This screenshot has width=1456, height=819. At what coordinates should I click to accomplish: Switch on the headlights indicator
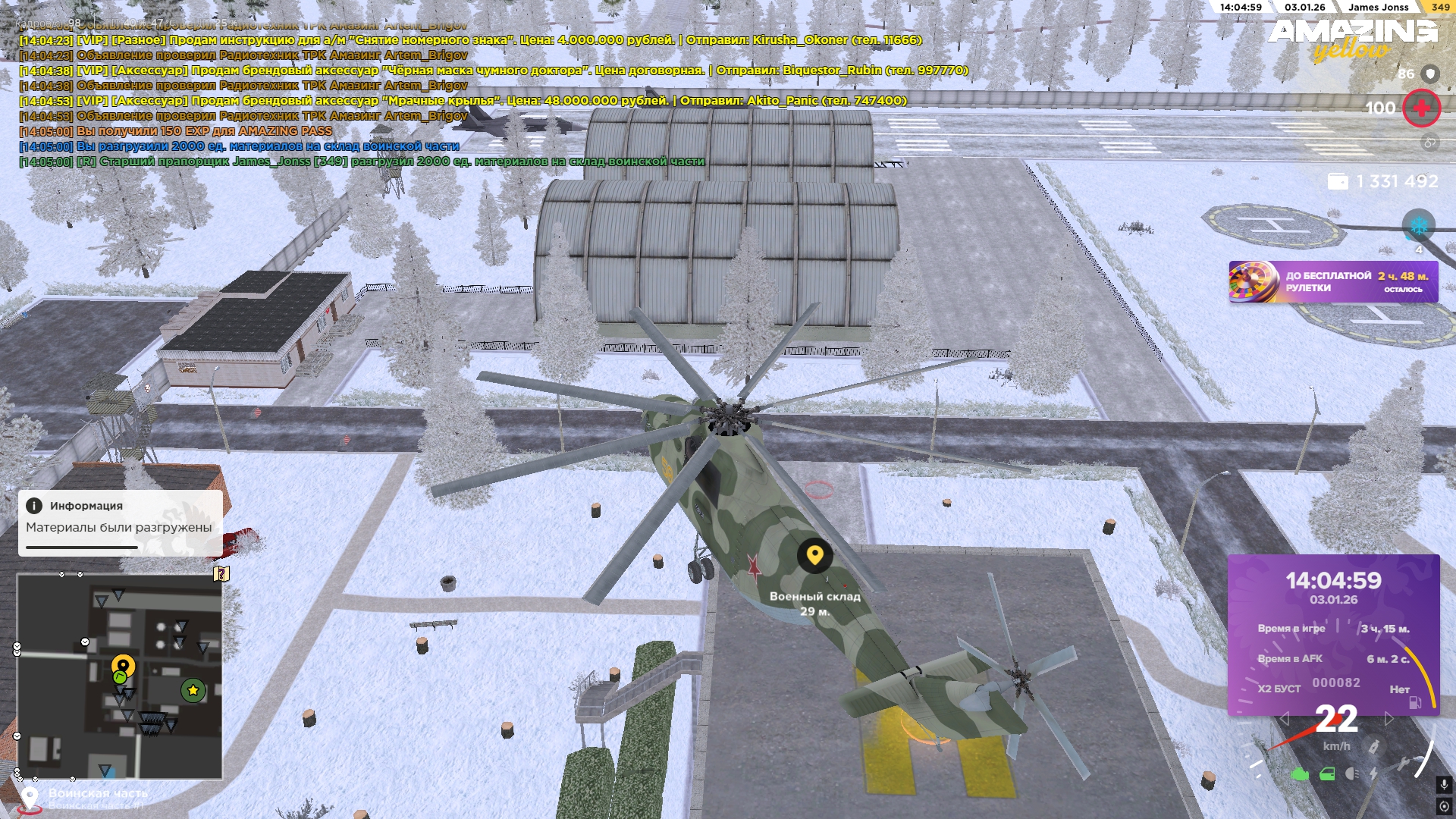1351,773
